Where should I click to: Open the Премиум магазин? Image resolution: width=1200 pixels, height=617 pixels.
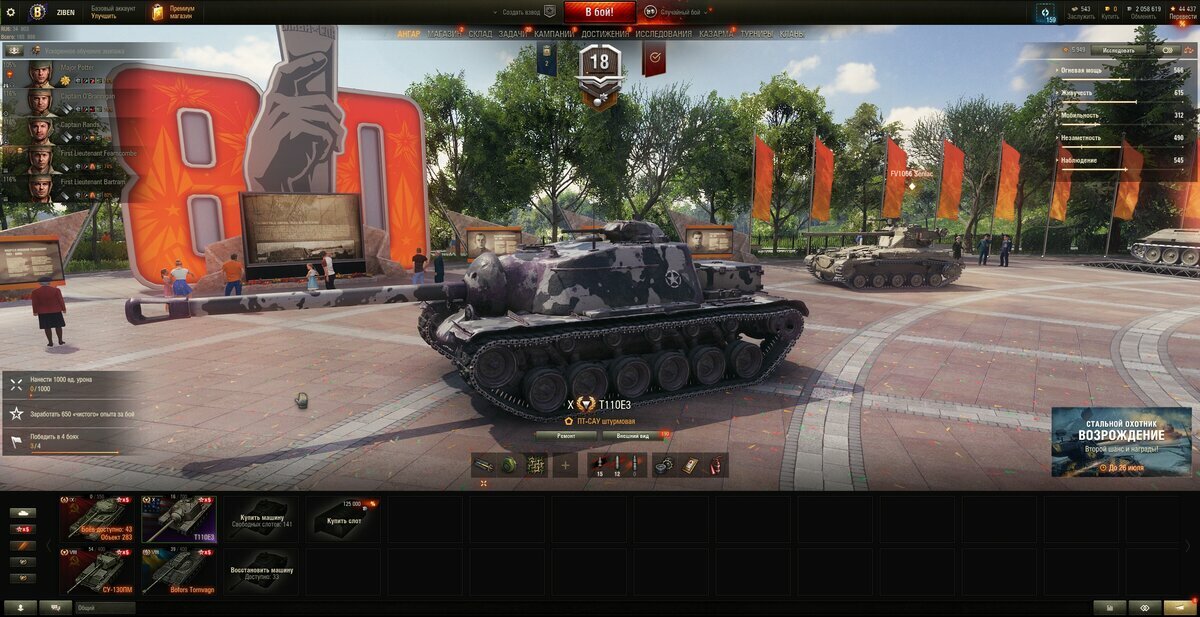tap(174, 12)
